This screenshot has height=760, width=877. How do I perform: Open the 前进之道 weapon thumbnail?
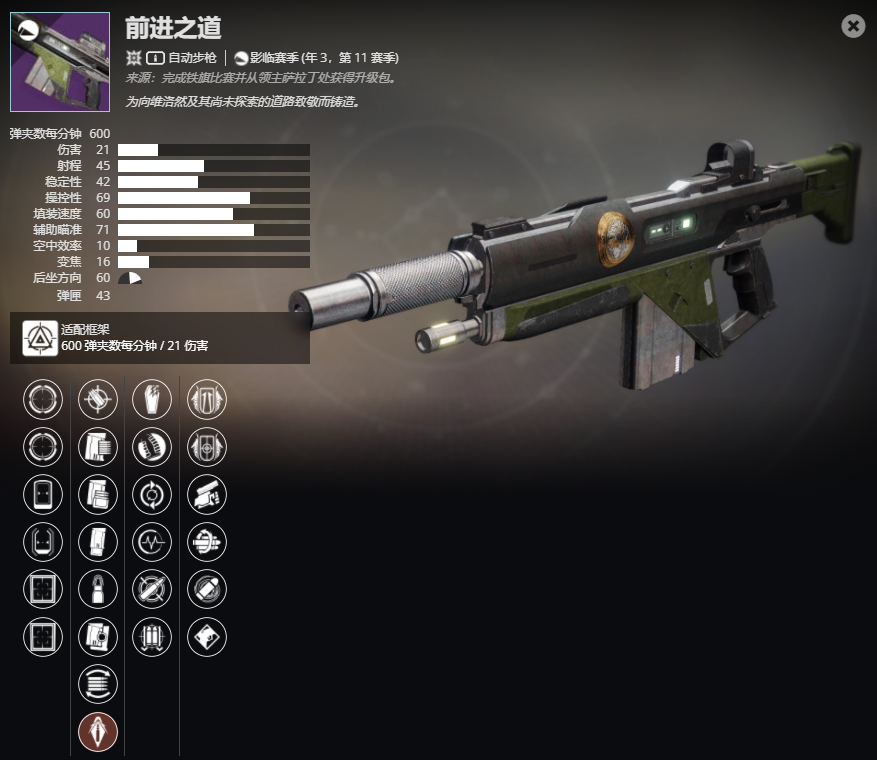tap(60, 62)
